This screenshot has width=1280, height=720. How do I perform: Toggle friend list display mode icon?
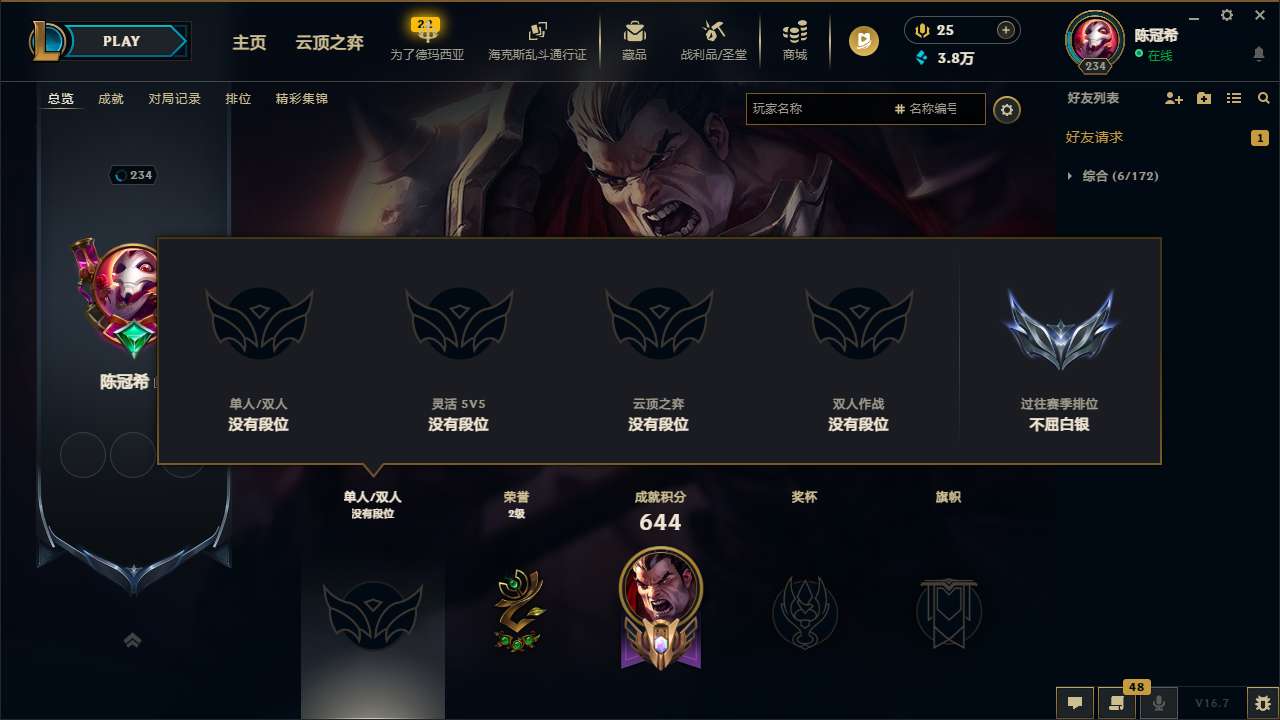click(1233, 98)
